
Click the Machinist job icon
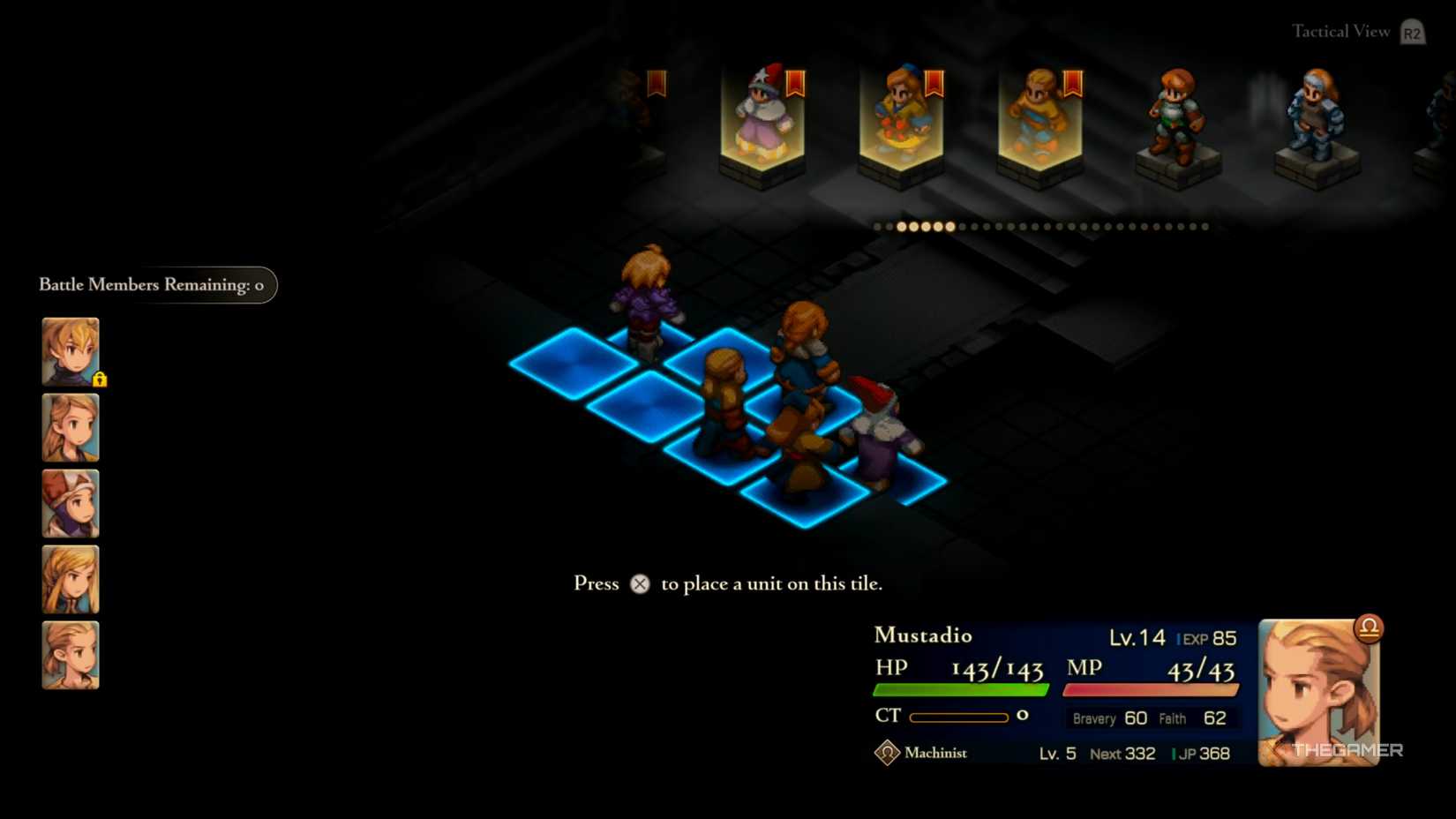point(885,753)
